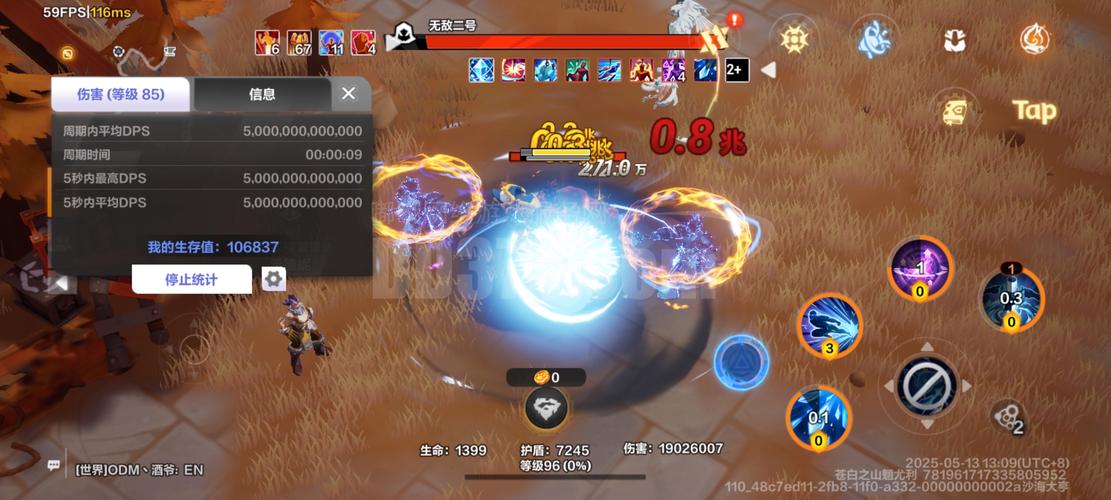Switch to the 信息 tab

[x=262, y=94]
